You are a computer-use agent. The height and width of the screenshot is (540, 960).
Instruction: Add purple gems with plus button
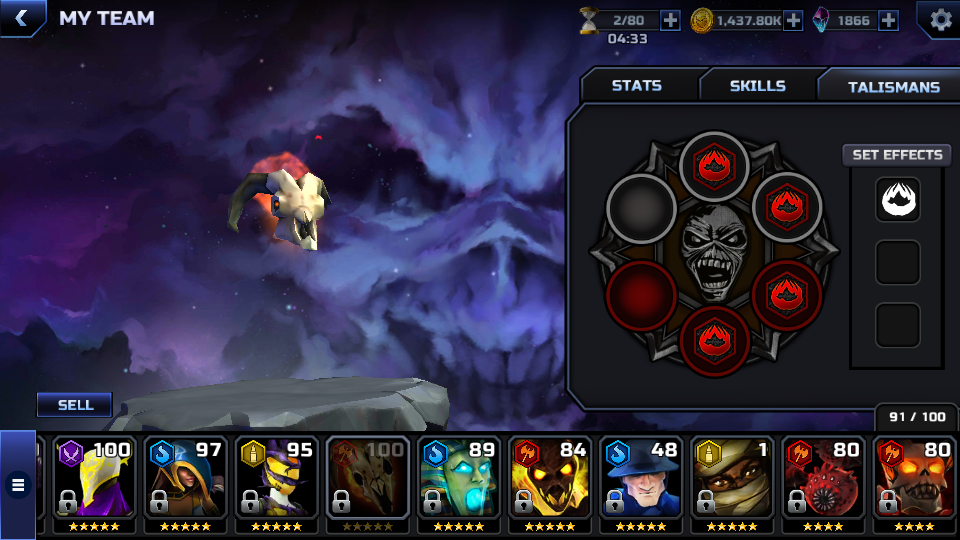click(x=888, y=20)
